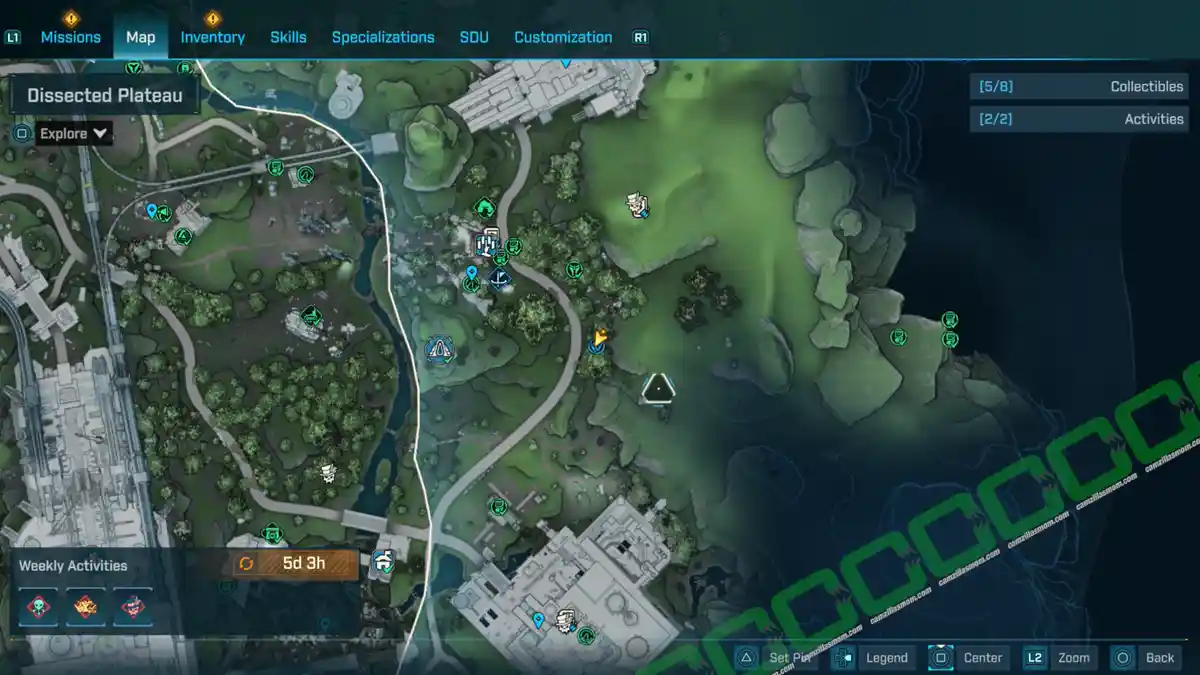Select the yellow player arrow marker
Image resolution: width=1200 pixels, height=675 pixels.
coord(601,338)
